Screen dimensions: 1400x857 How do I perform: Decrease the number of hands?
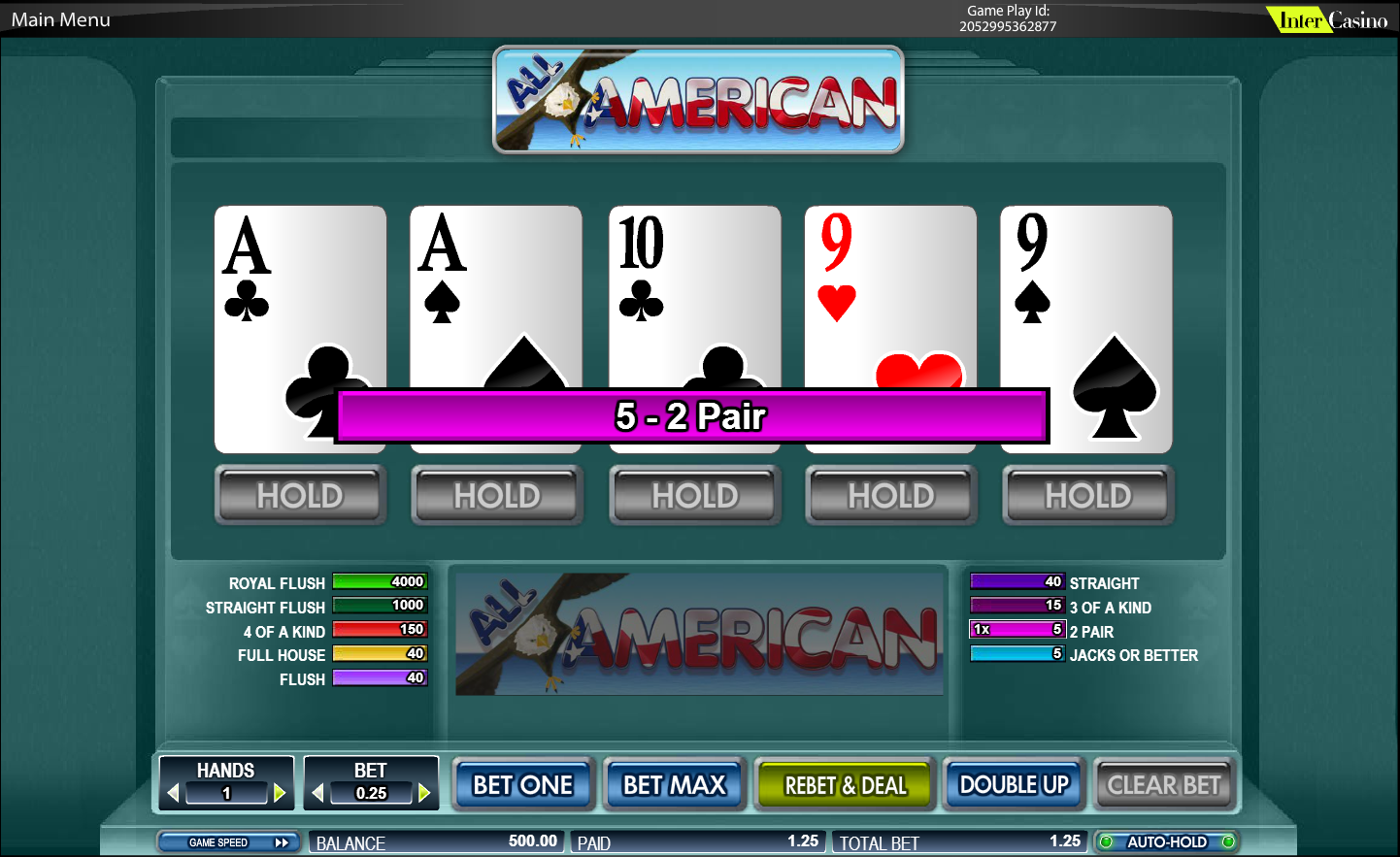[x=174, y=793]
